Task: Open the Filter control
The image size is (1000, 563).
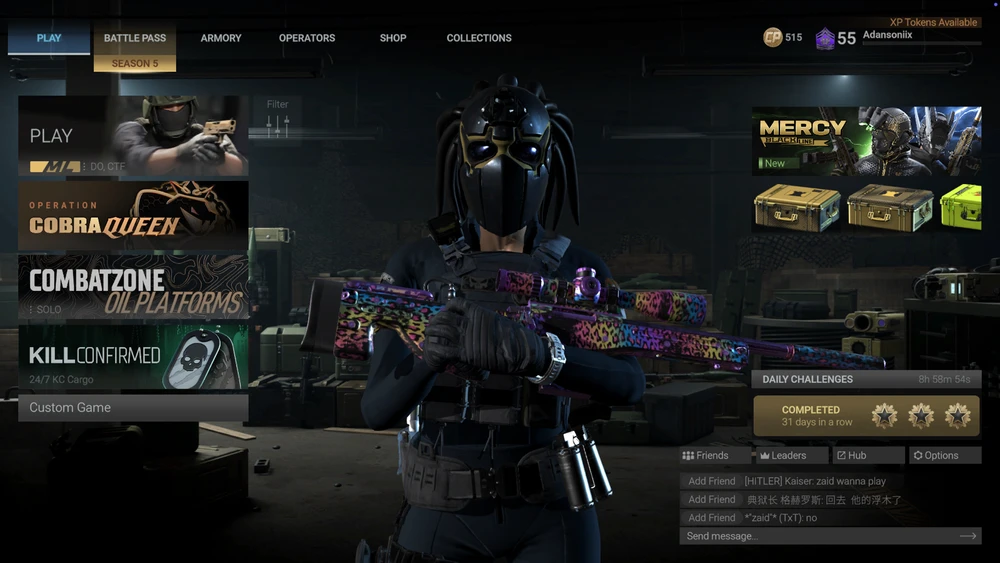Action: coord(278,118)
